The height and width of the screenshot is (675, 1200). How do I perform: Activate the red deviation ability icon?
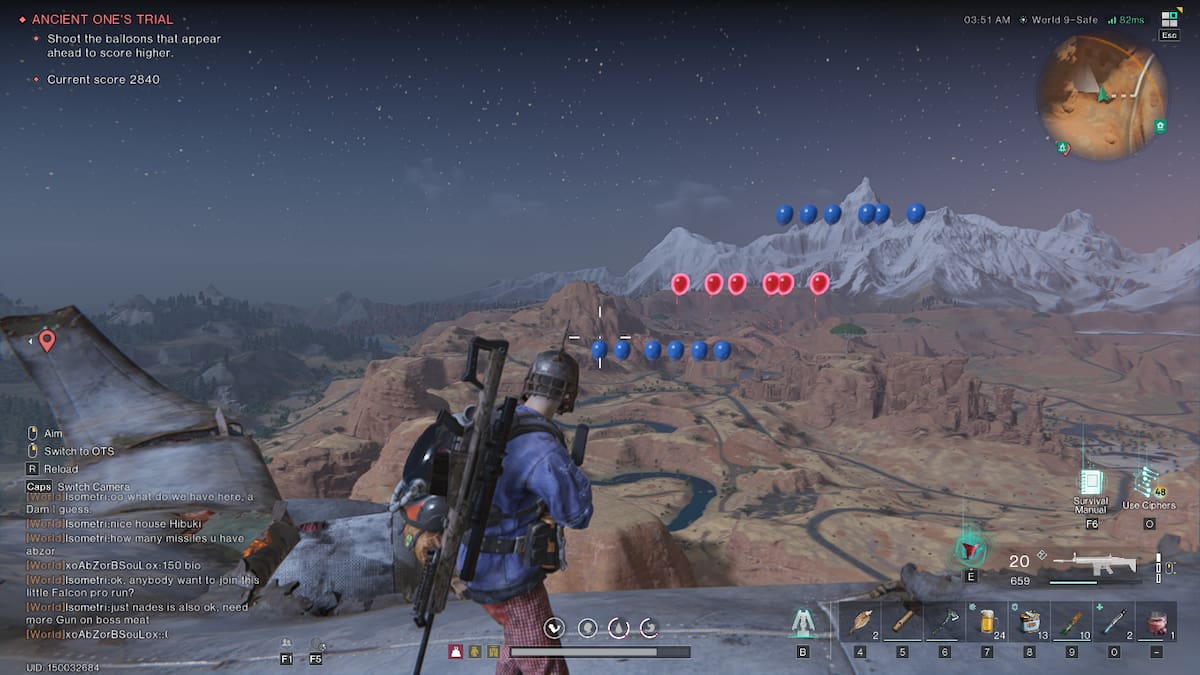pyautogui.click(x=969, y=549)
